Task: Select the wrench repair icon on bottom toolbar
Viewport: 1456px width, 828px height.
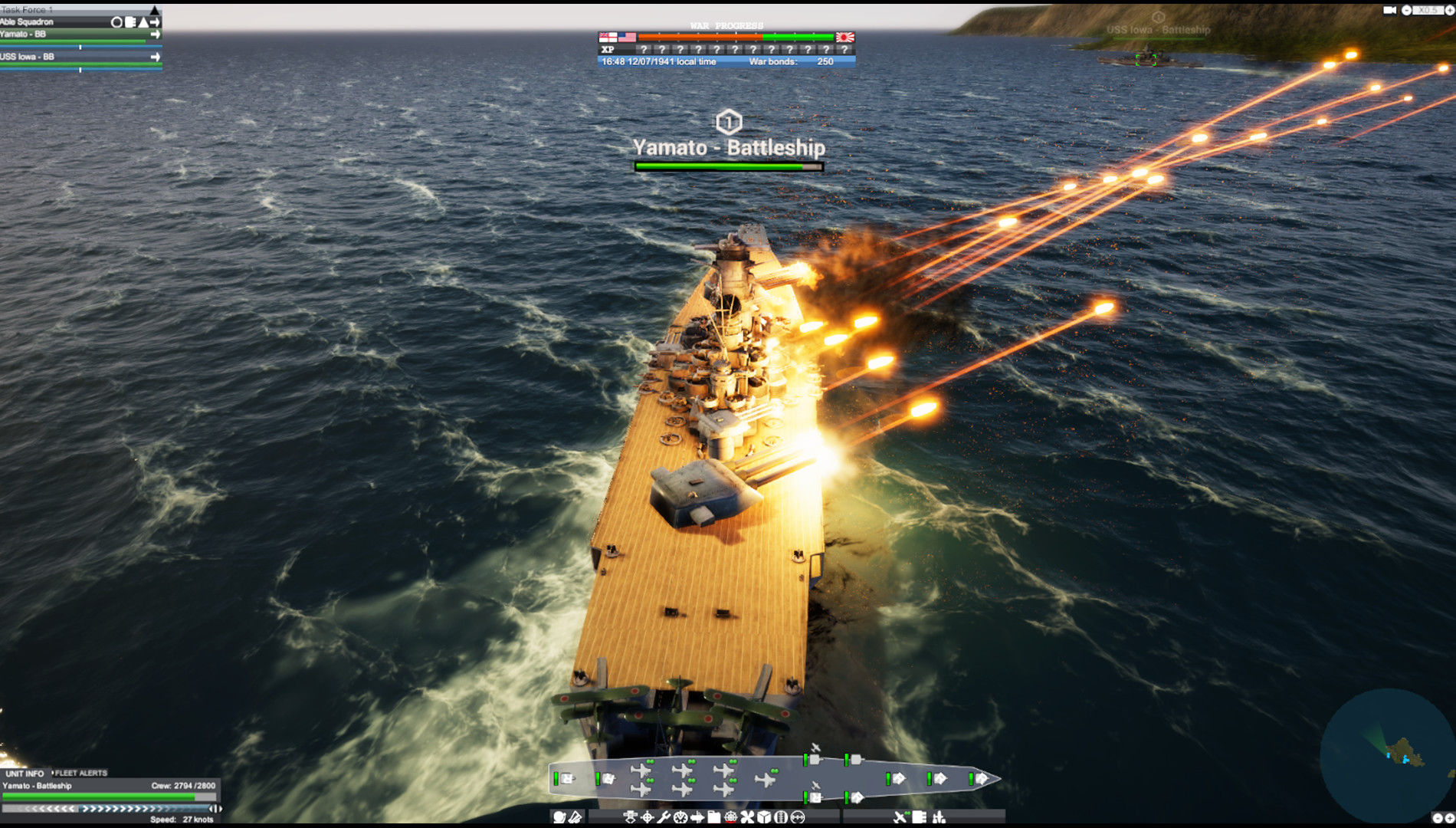Action: click(664, 818)
